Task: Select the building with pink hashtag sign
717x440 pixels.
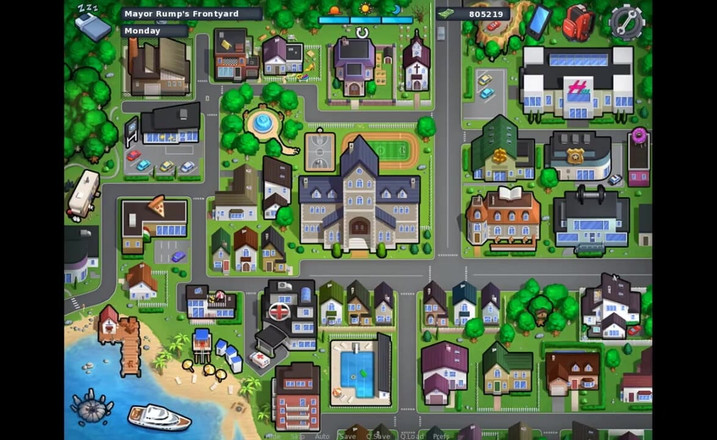Action: [x=576, y=84]
